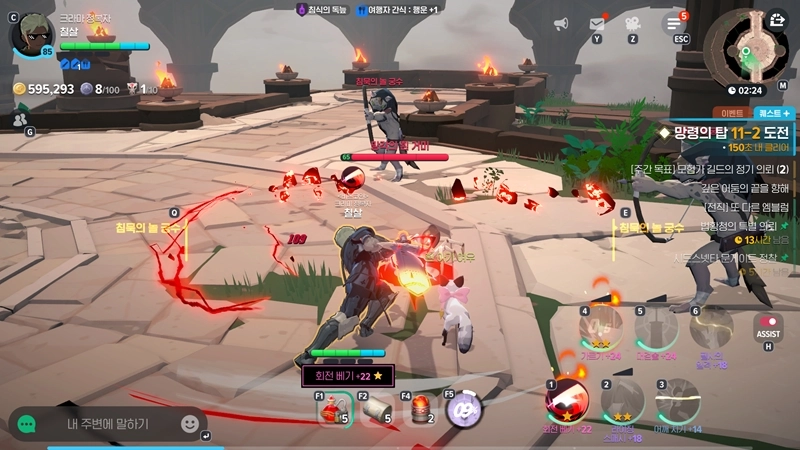Activate the purple F5 cooldown skill

point(464,410)
